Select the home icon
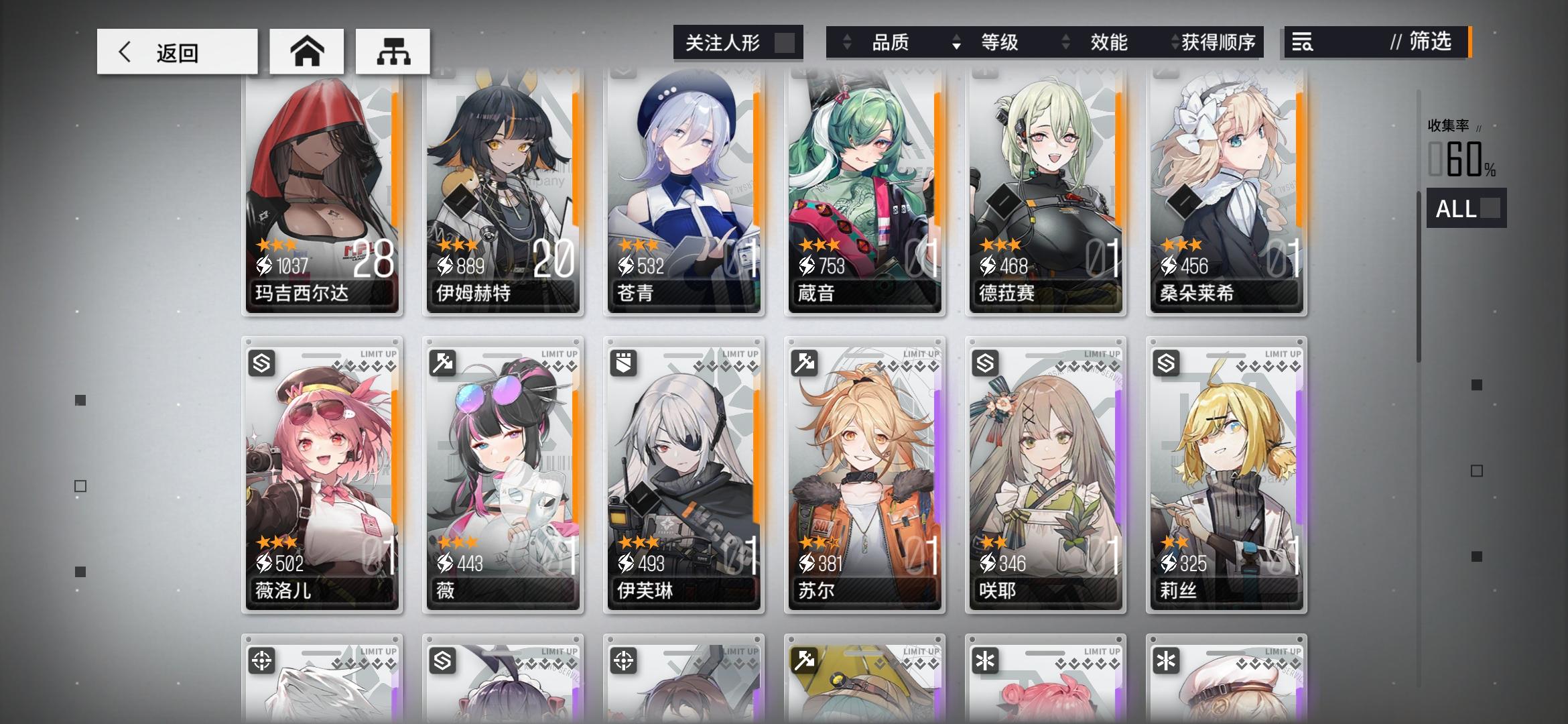Image resolution: width=1568 pixels, height=724 pixels. 306,50
